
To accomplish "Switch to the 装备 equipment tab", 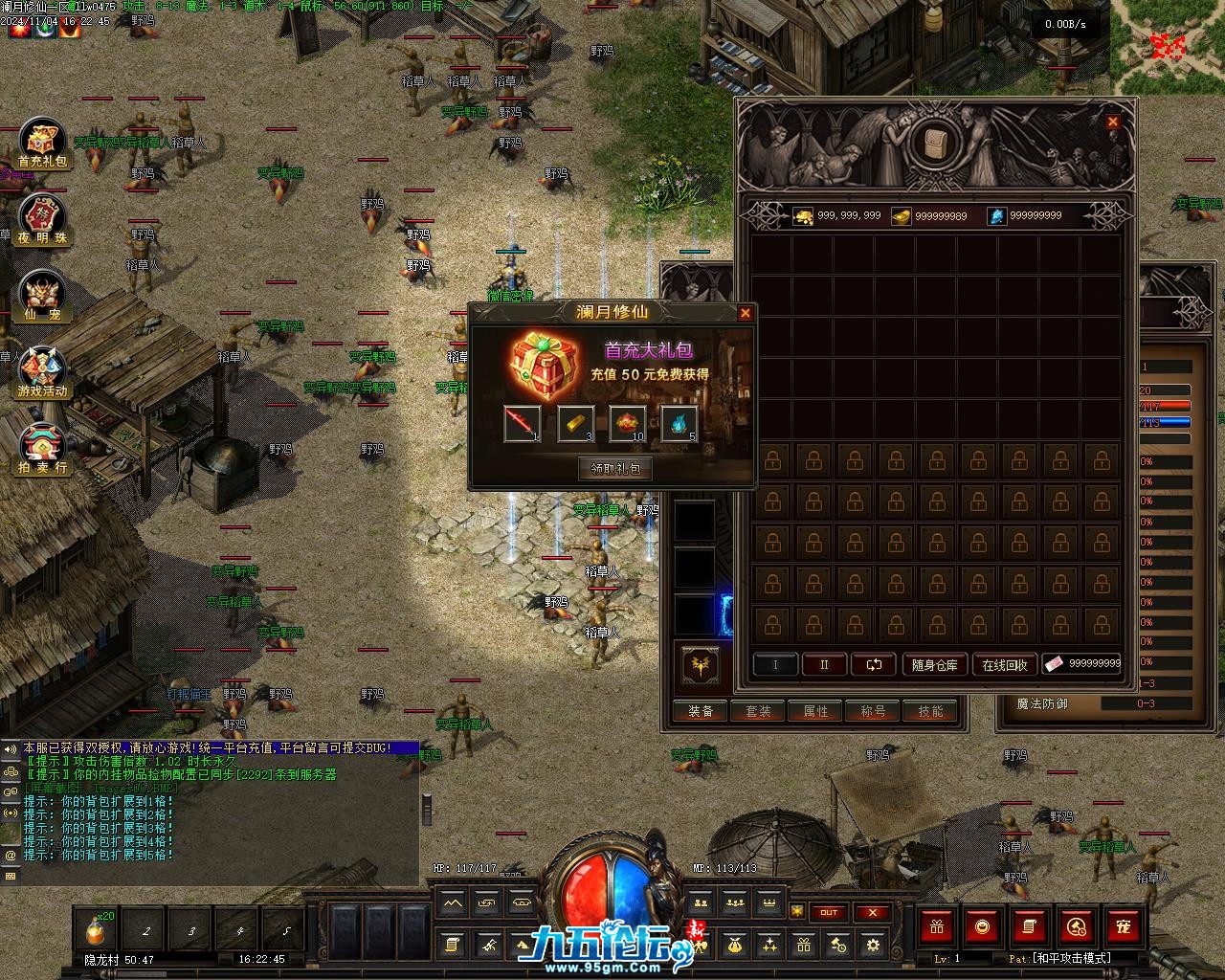I will click(x=701, y=711).
